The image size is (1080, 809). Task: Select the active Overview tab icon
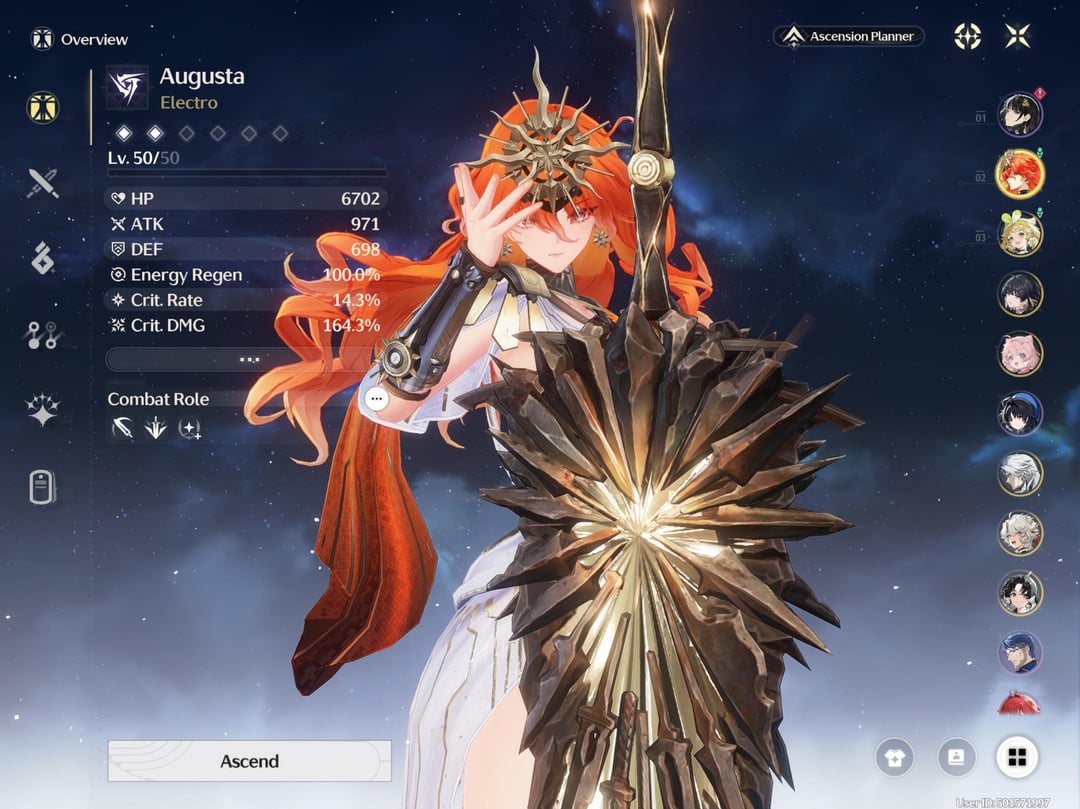click(43, 107)
